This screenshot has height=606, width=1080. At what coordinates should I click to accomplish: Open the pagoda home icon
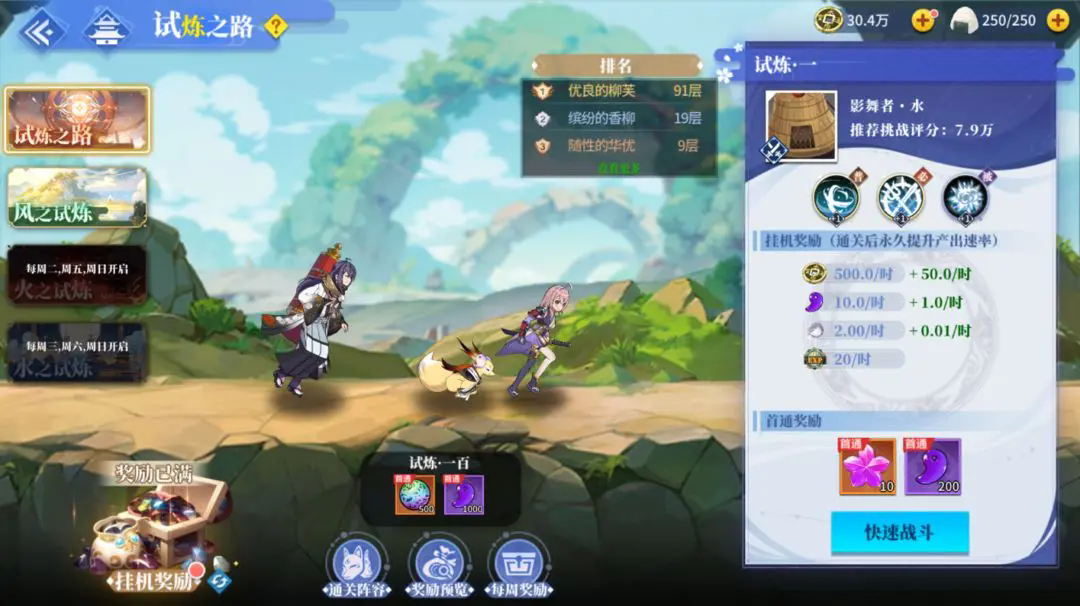click(x=104, y=30)
